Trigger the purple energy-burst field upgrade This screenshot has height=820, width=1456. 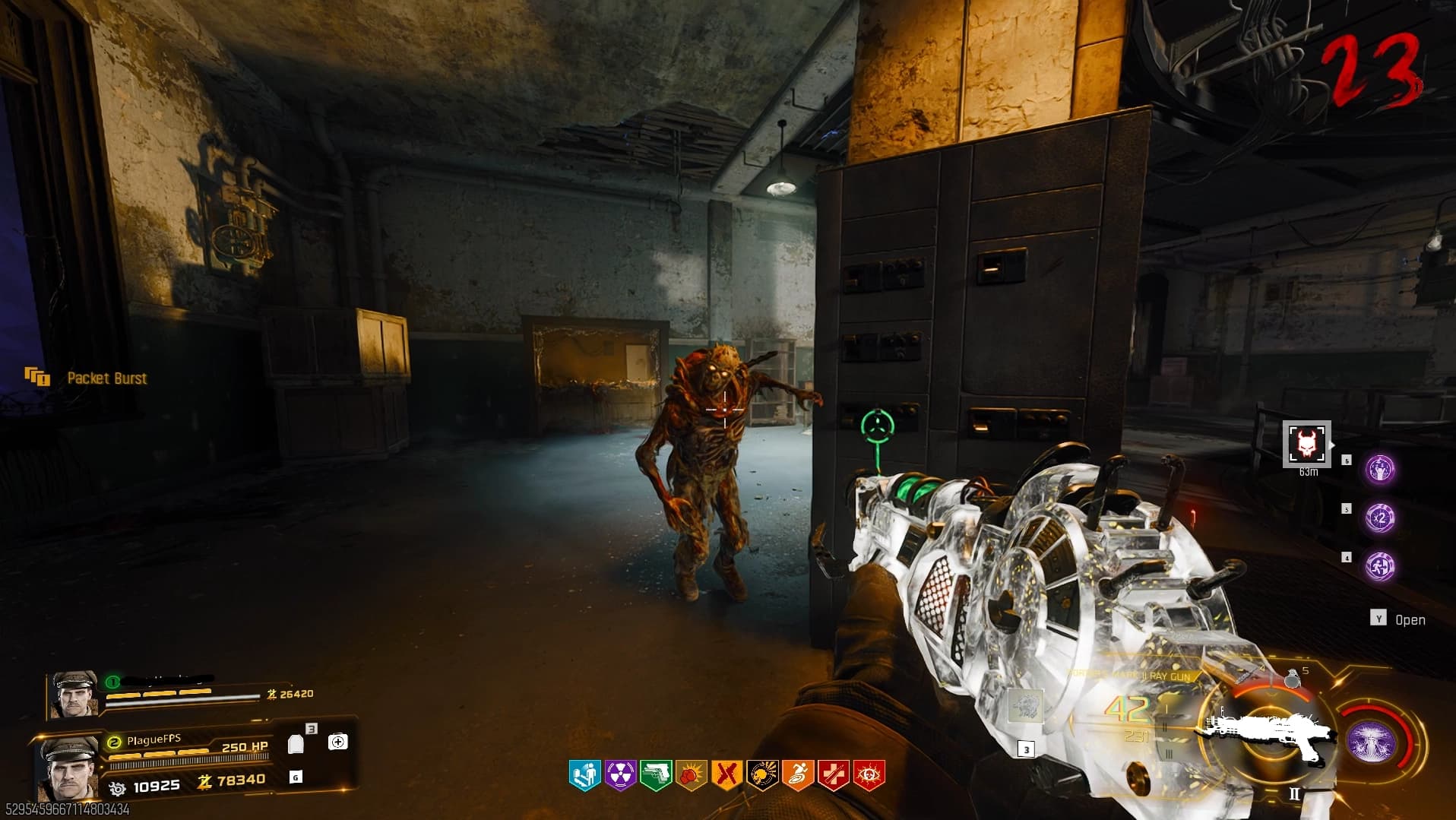pos(1372,742)
